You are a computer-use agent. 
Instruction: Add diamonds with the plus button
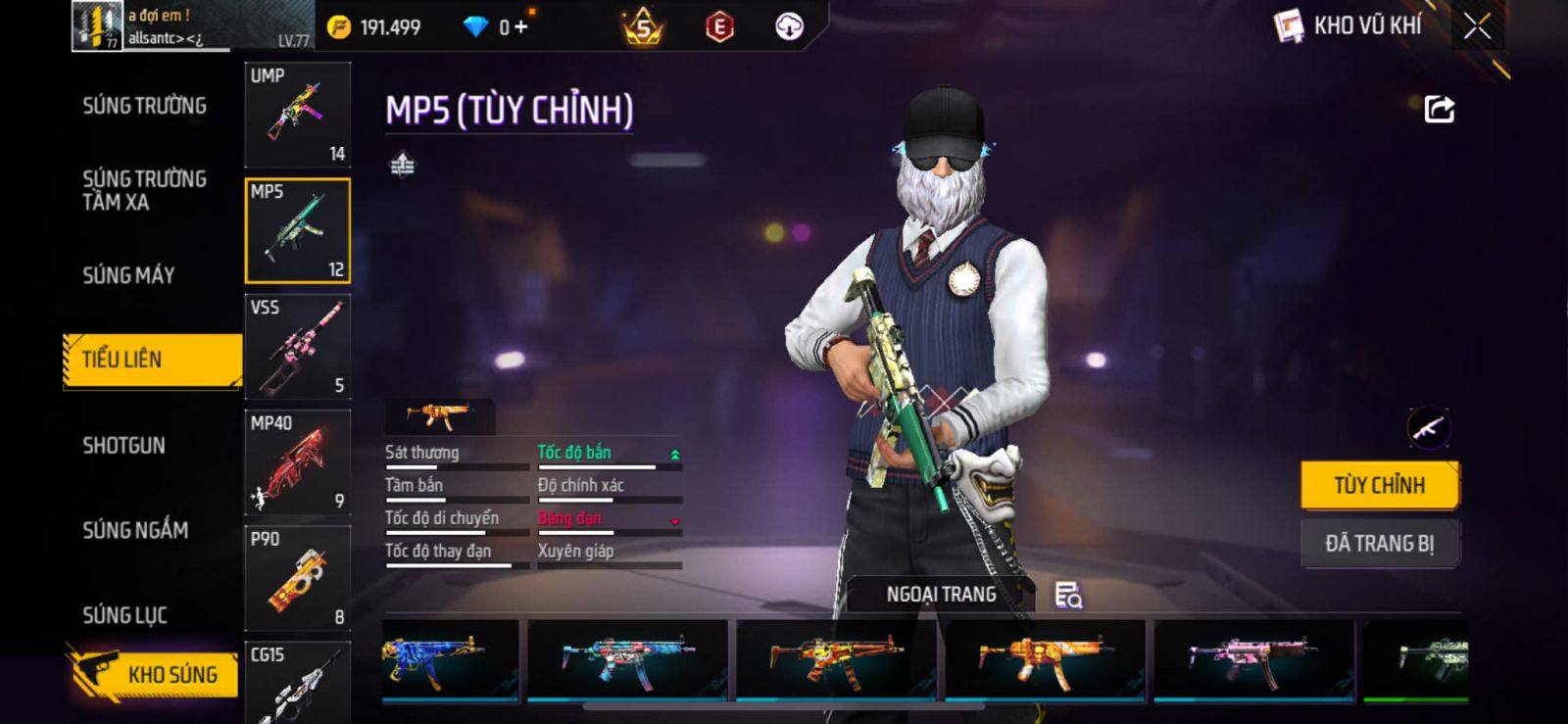[x=520, y=27]
